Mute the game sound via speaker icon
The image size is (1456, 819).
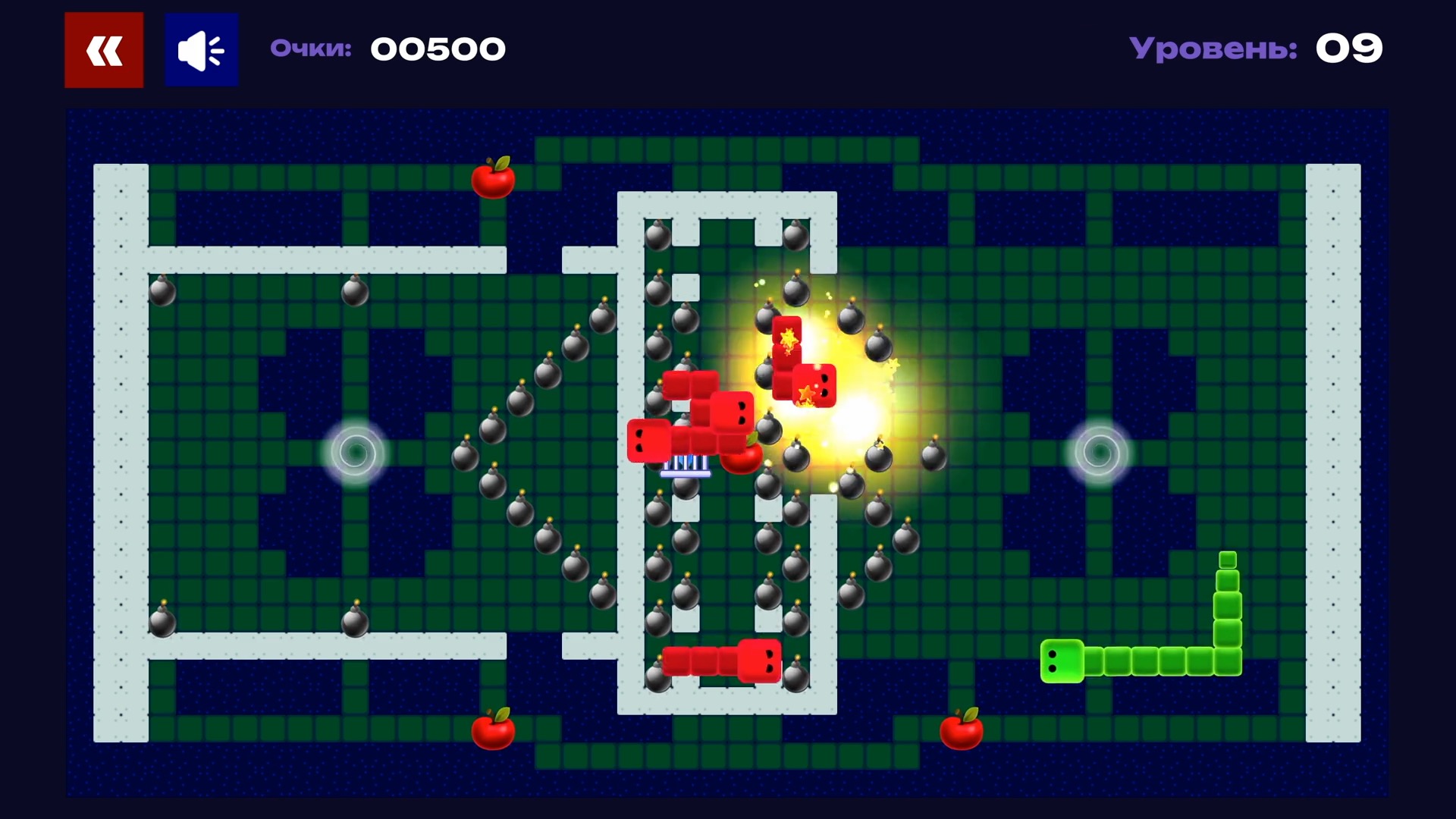pyautogui.click(x=200, y=49)
